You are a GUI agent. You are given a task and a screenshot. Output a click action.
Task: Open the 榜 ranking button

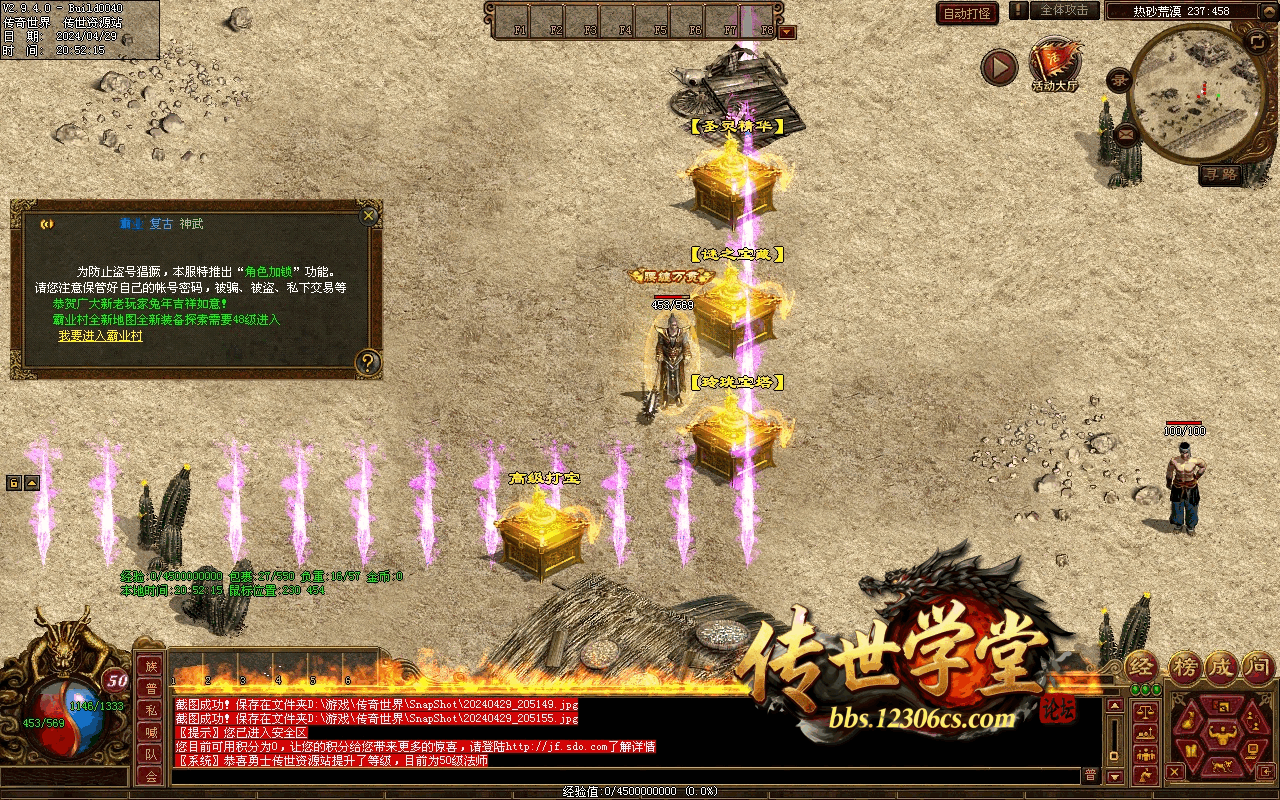tap(1185, 666)
